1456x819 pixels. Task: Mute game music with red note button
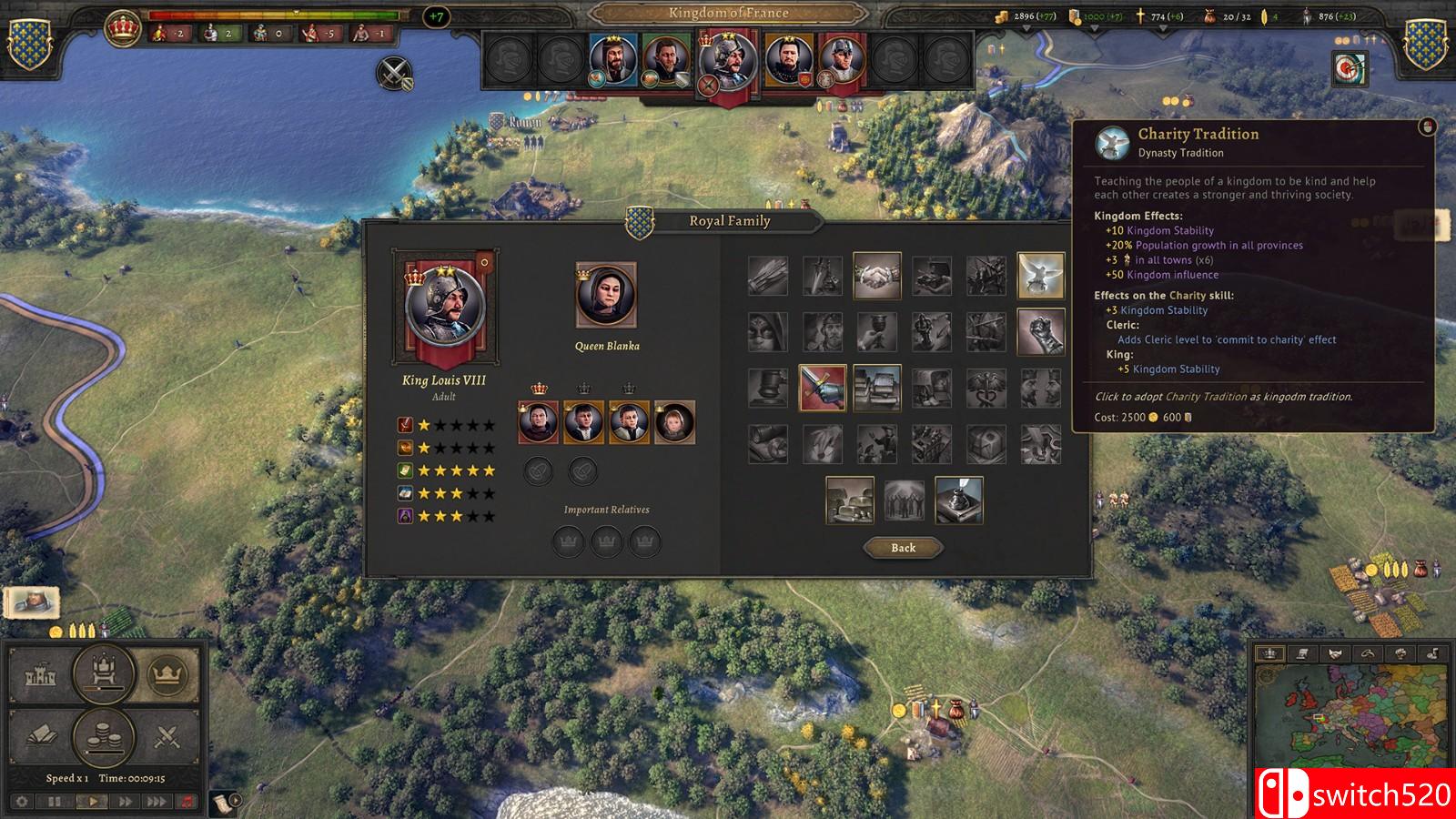[x=188, y=802]
